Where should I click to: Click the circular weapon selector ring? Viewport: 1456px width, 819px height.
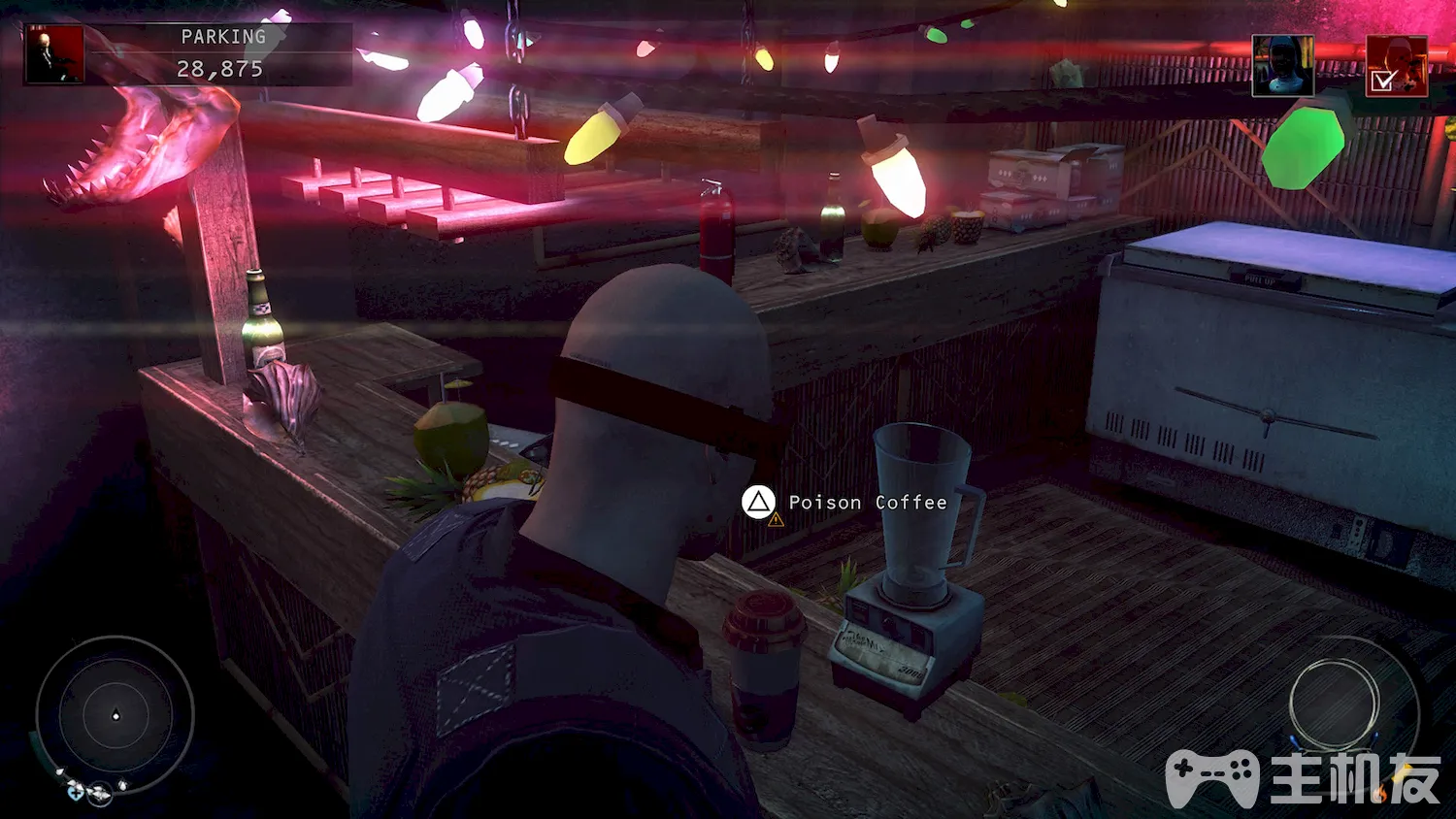(x=1335, y=704)
